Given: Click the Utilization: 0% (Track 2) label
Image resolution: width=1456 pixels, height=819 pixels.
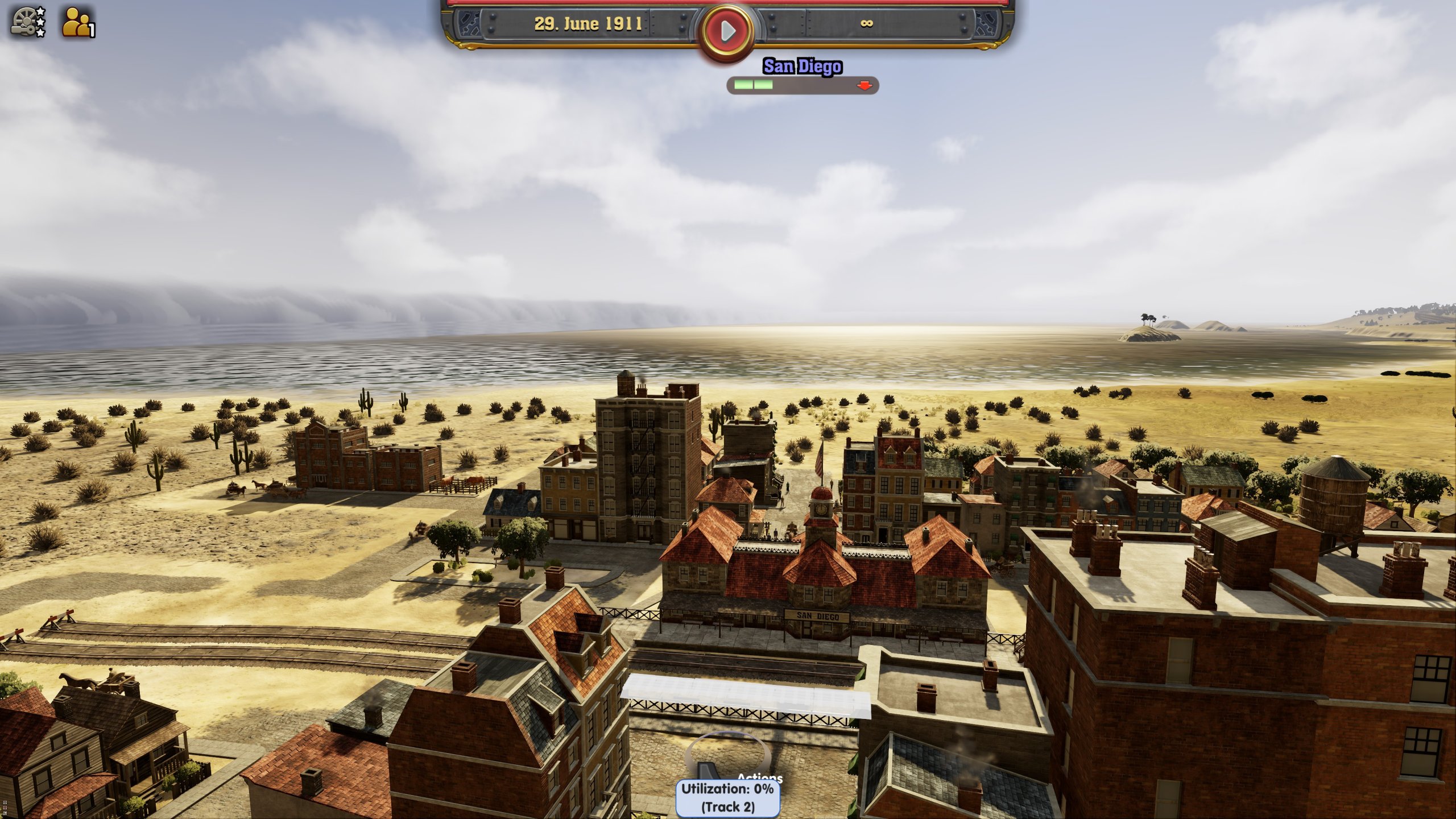Looking at the screenshot, I should [725, 799].
